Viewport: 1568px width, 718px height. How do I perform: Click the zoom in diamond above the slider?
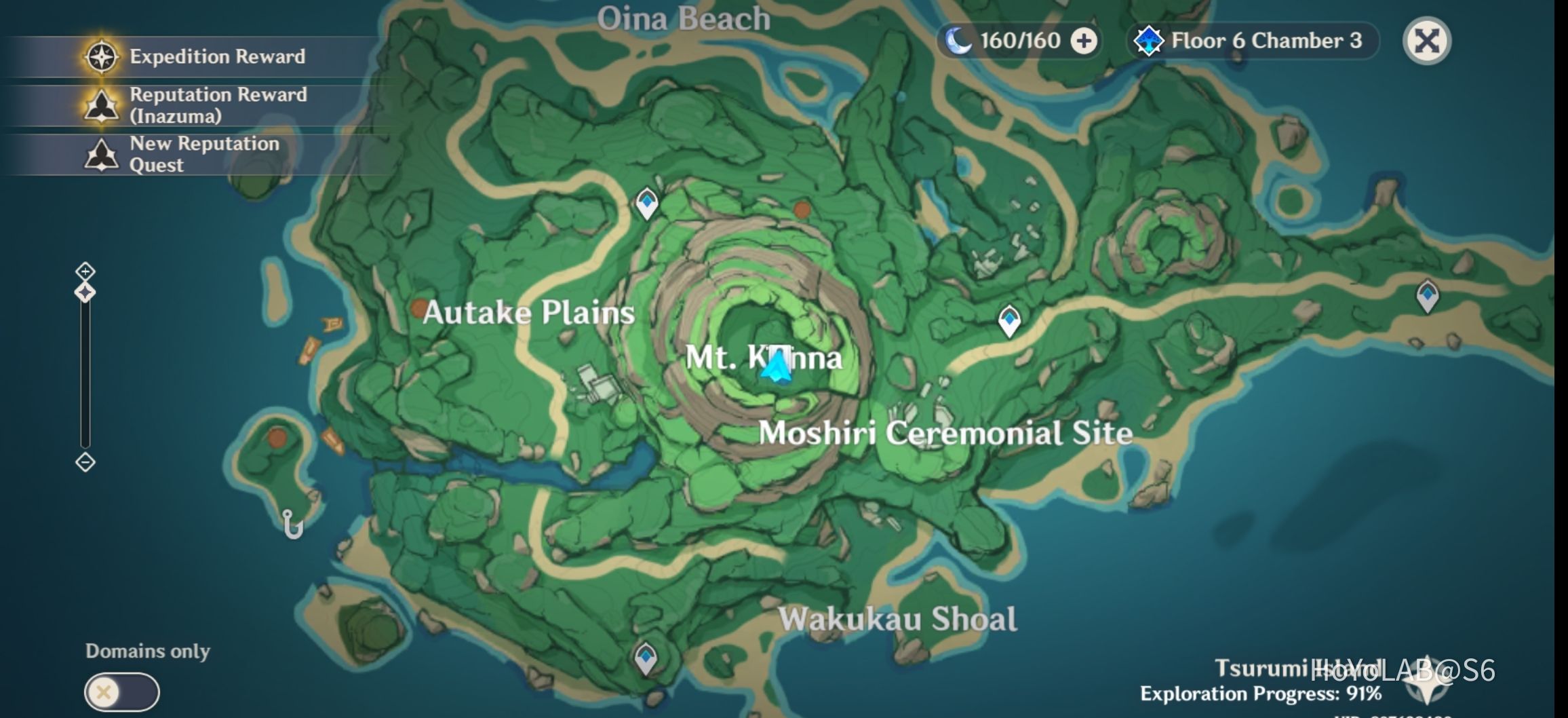(x=84, y=270)
